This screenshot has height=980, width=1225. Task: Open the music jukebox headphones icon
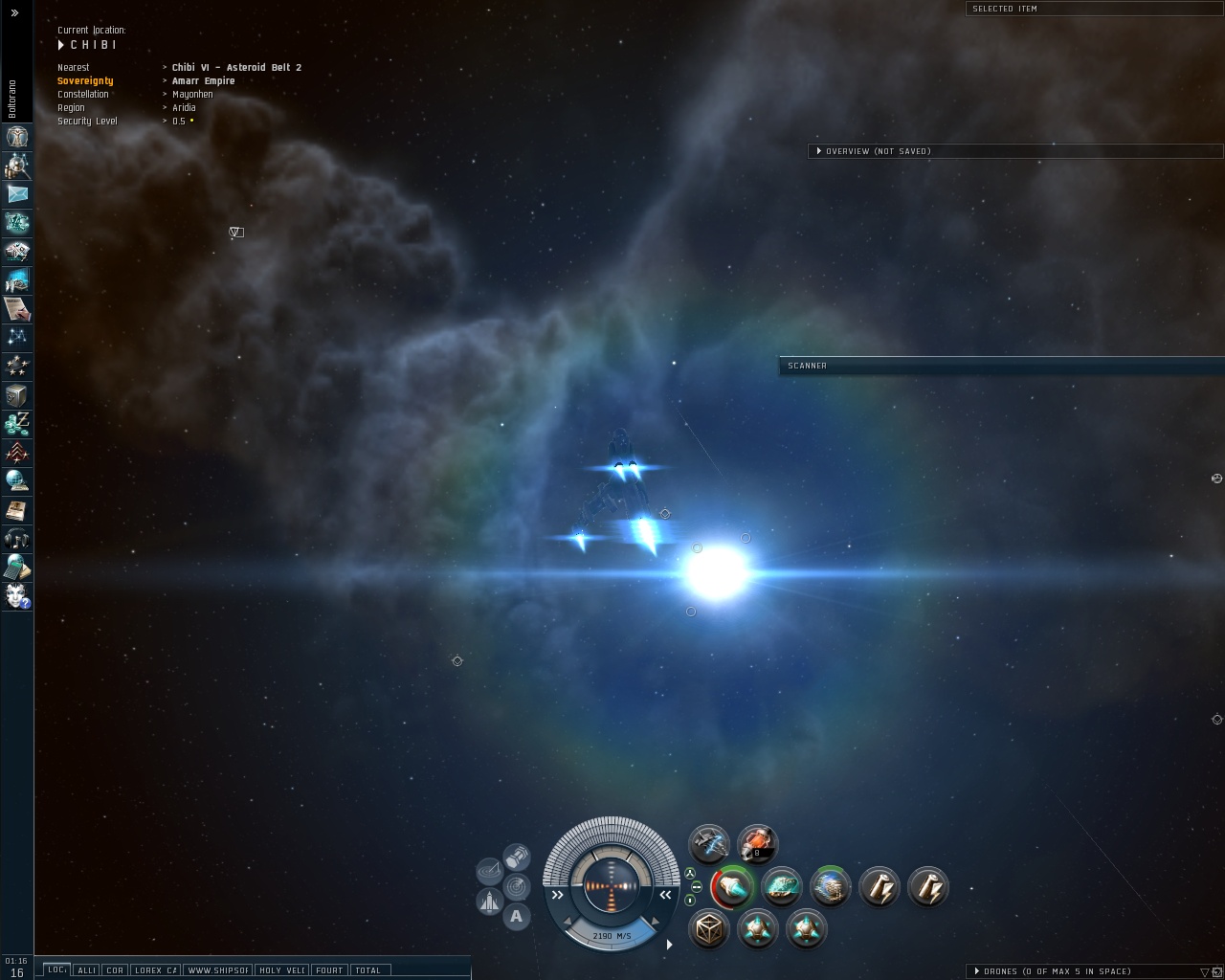16,539
